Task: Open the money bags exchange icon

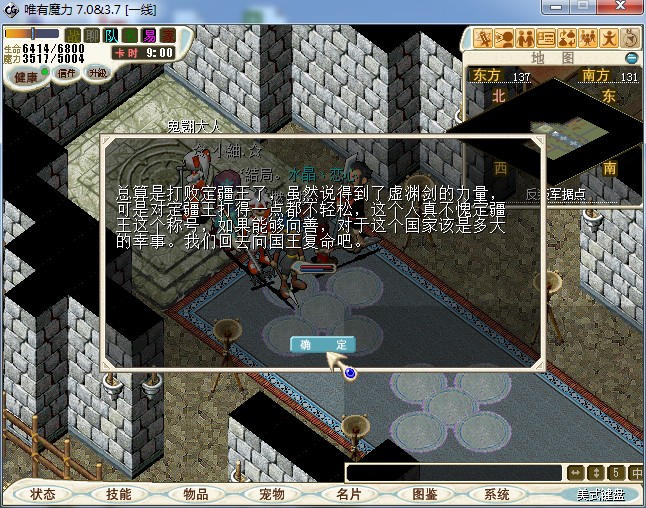Action: pos(565,39)
